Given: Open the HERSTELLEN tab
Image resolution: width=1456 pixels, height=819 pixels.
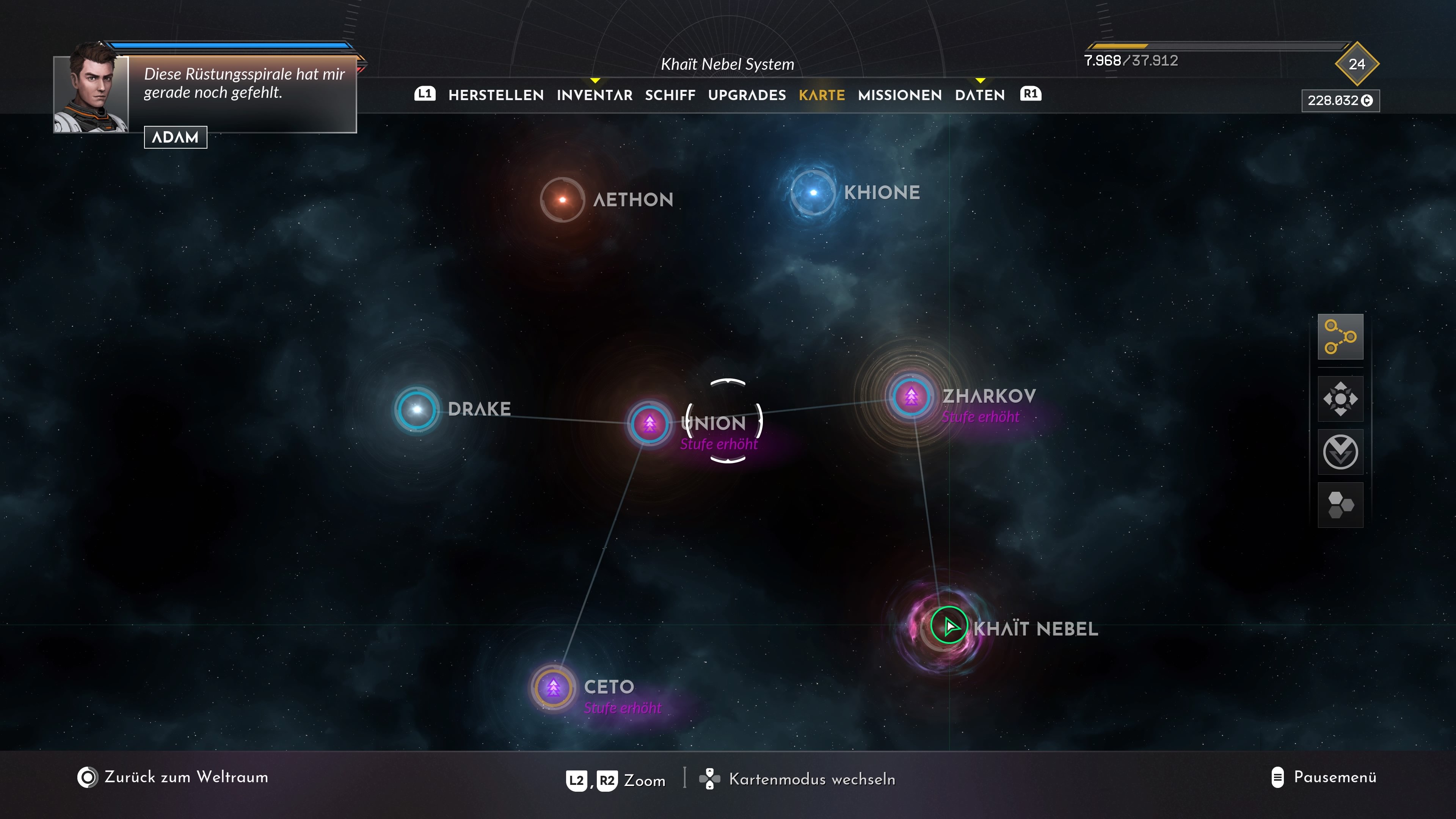Looking at the screenshot, I should click(496, 95).
